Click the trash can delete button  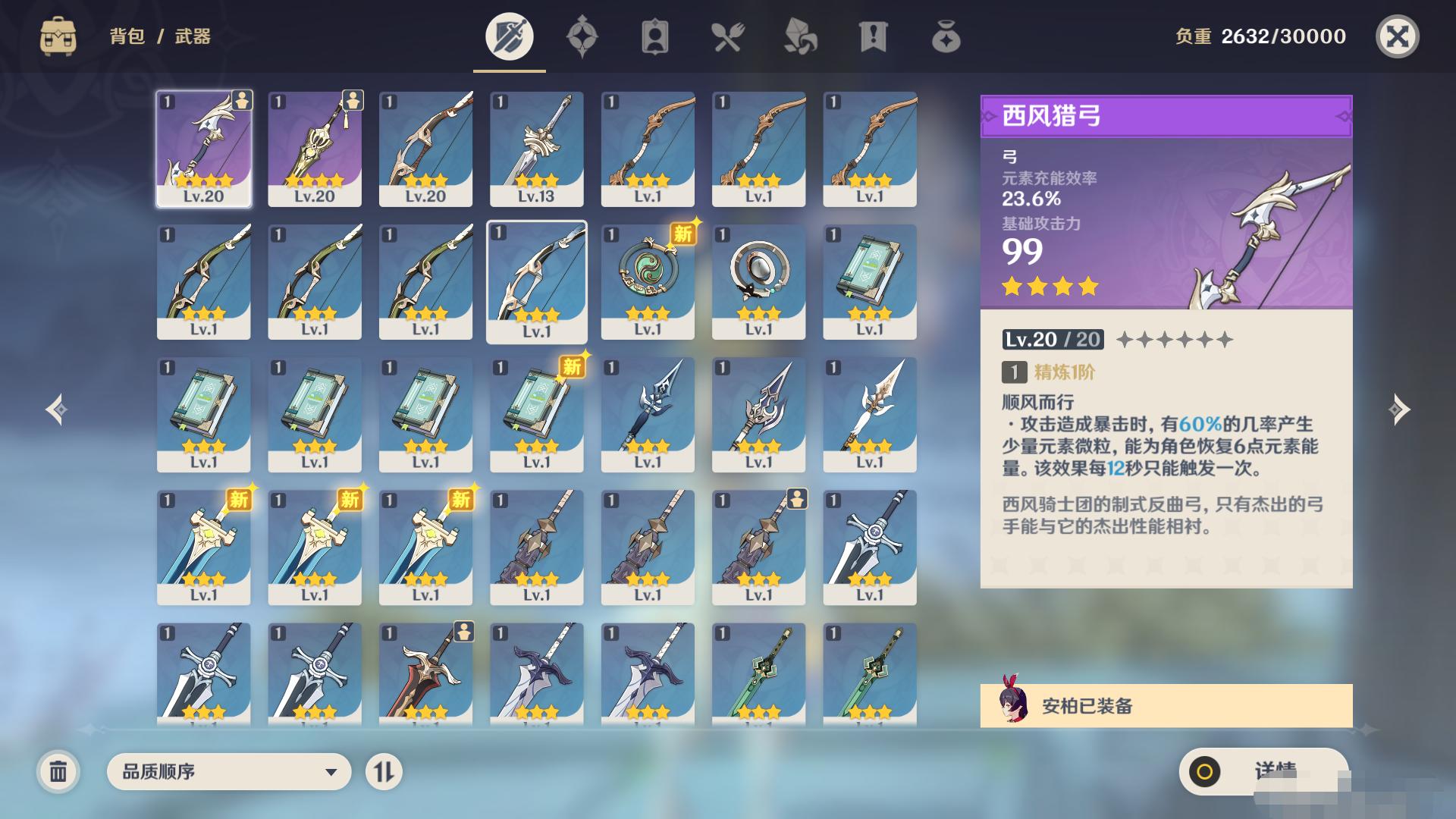point(58,772)
